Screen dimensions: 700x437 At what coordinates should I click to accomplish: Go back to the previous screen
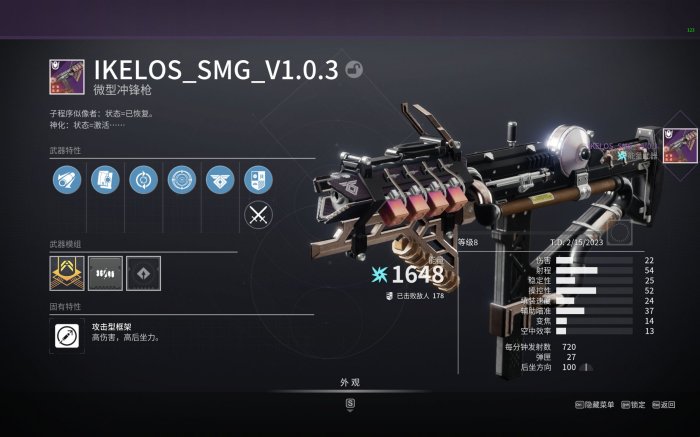[663, 404]
